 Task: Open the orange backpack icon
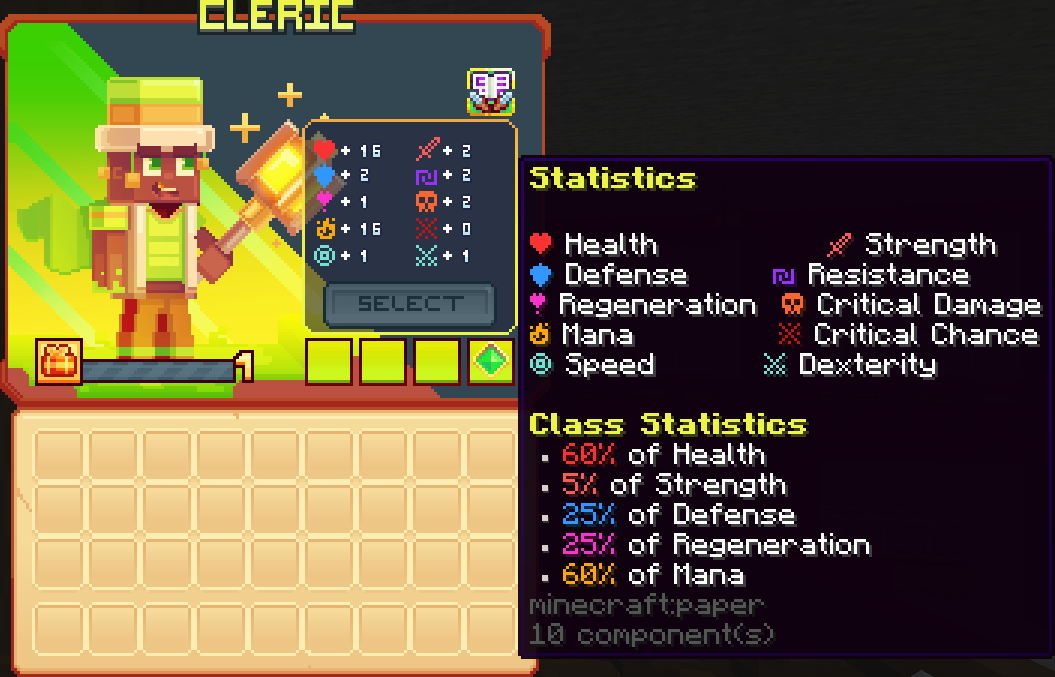click(59, 362)
